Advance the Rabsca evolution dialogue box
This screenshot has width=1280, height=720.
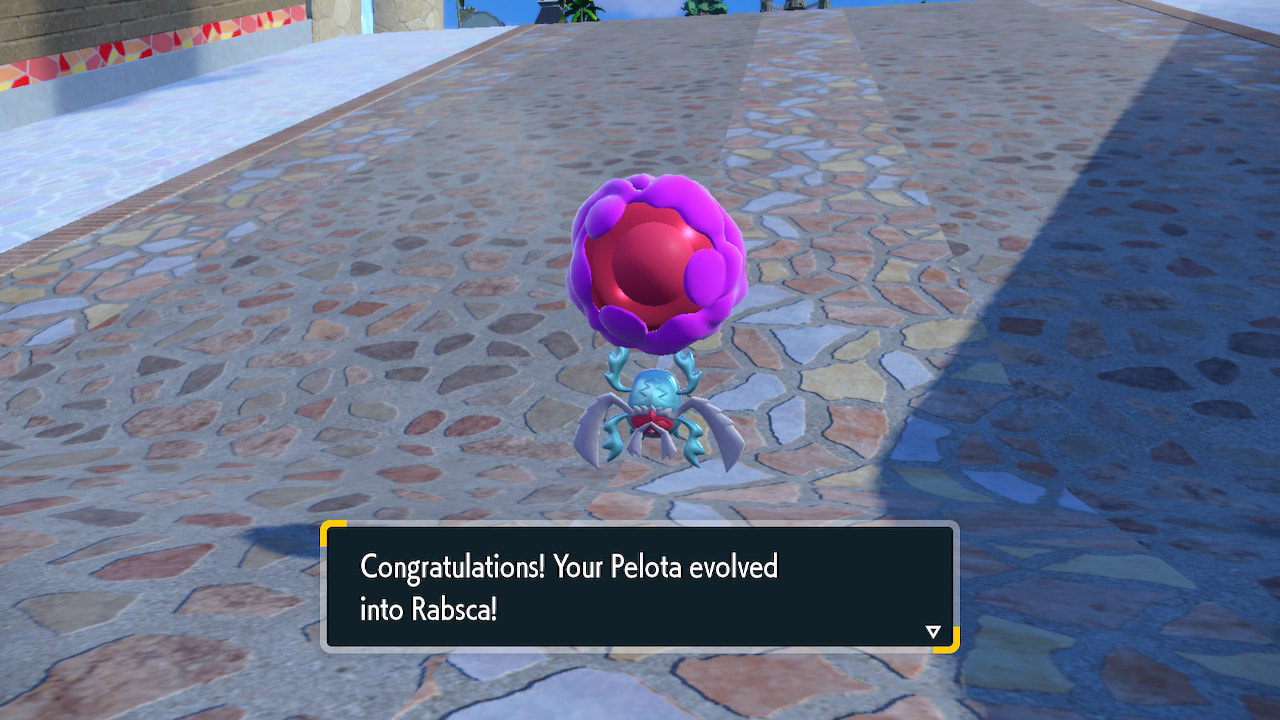pyautogui.click(x=640, y=587)
